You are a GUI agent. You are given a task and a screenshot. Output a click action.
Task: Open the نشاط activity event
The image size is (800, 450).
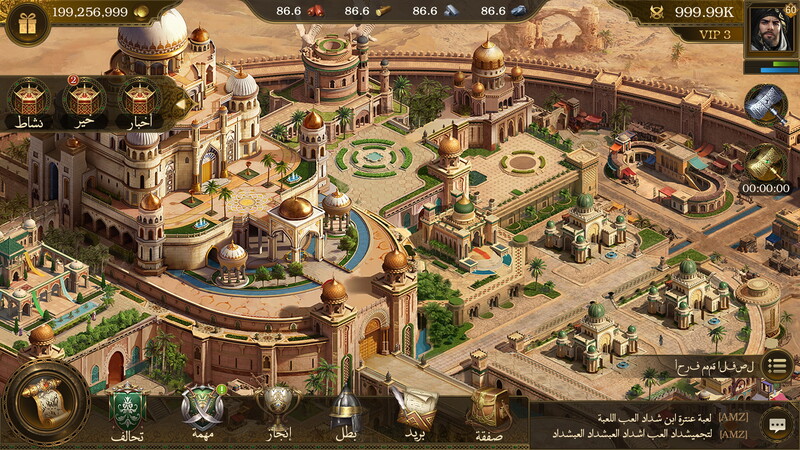(28, 102)
